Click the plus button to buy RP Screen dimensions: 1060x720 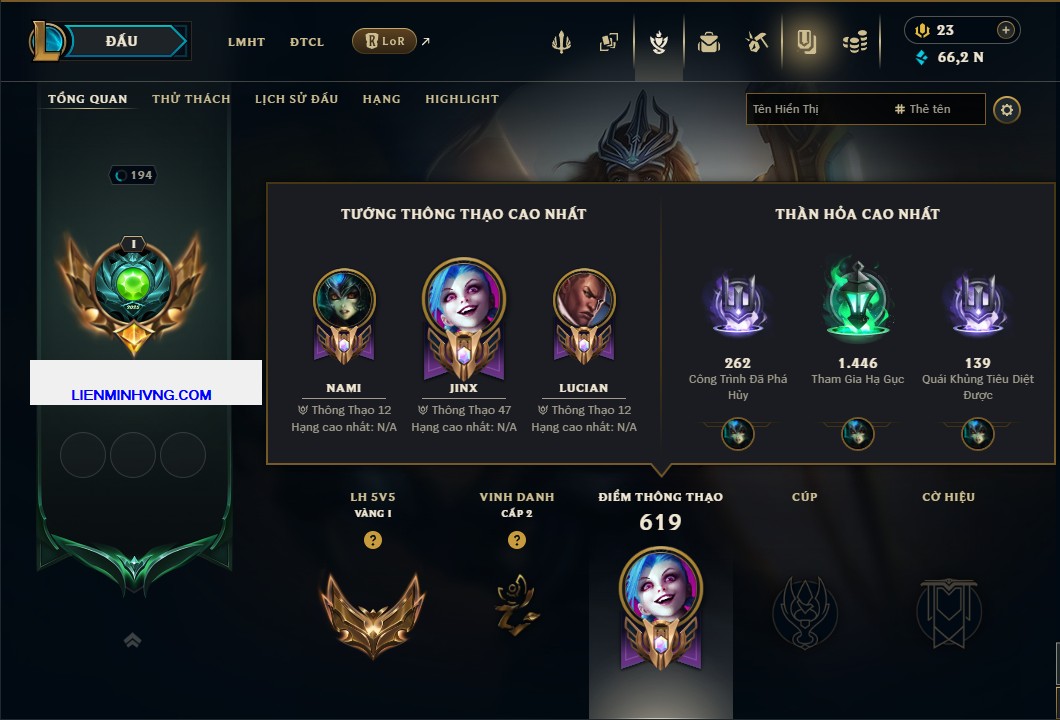coord(1006,30)
